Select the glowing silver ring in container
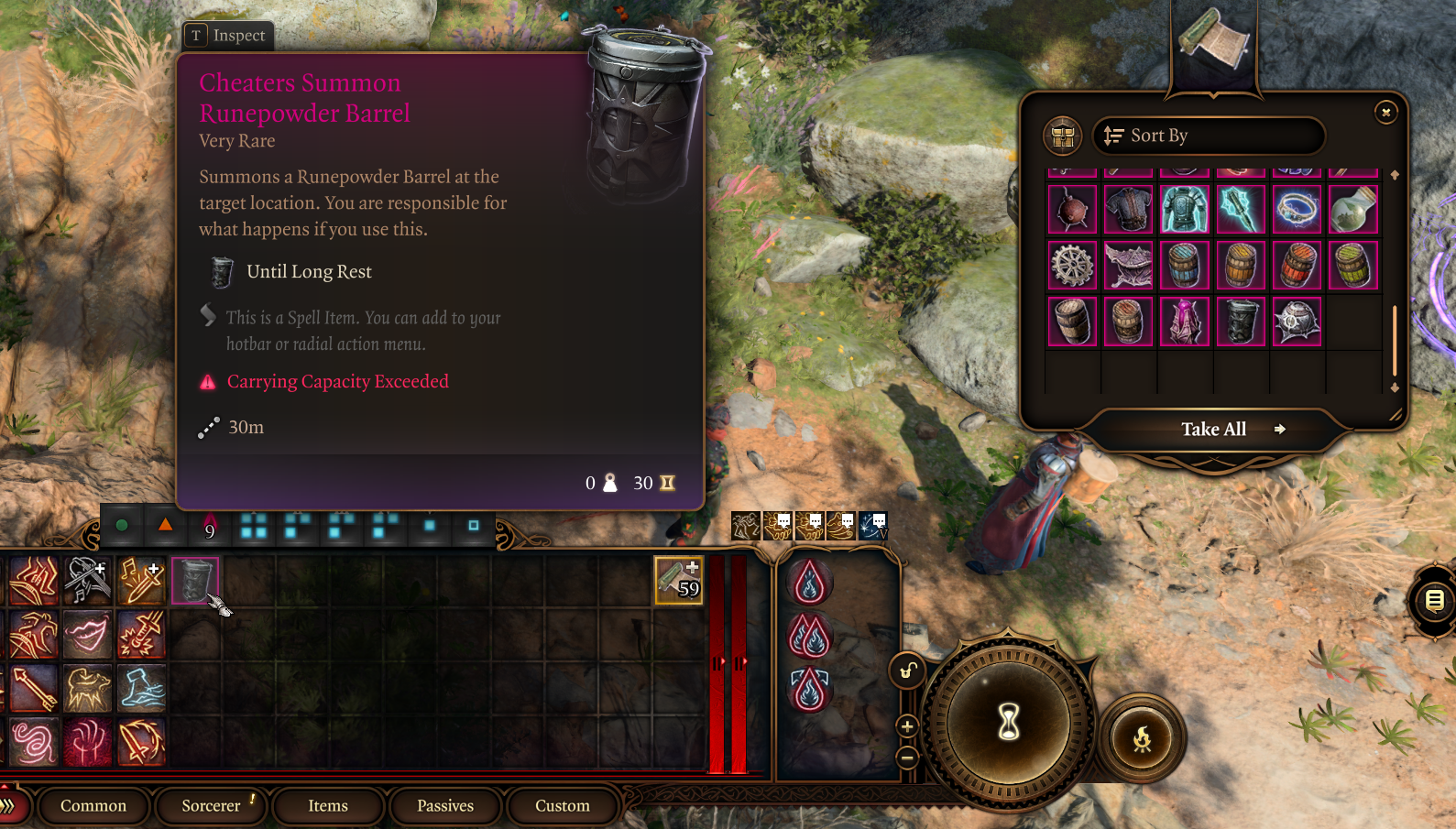The height and width of the screenshot is (829, 1456). tap(1297, 209)
